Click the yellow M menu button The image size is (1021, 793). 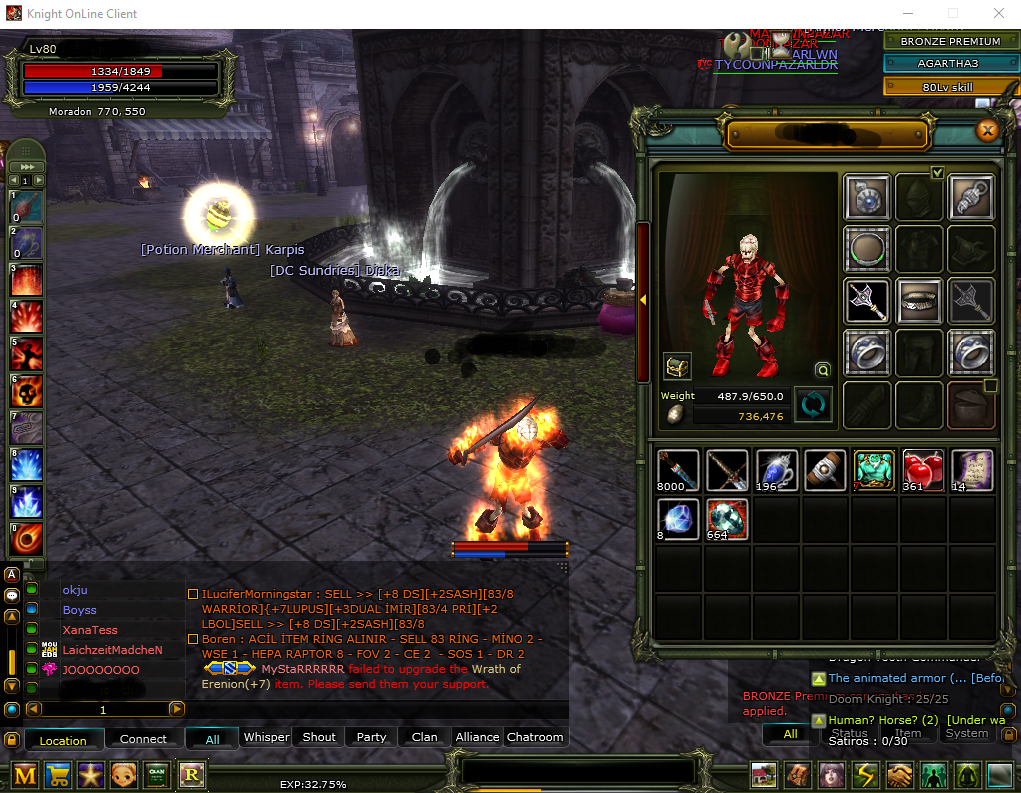25,775
